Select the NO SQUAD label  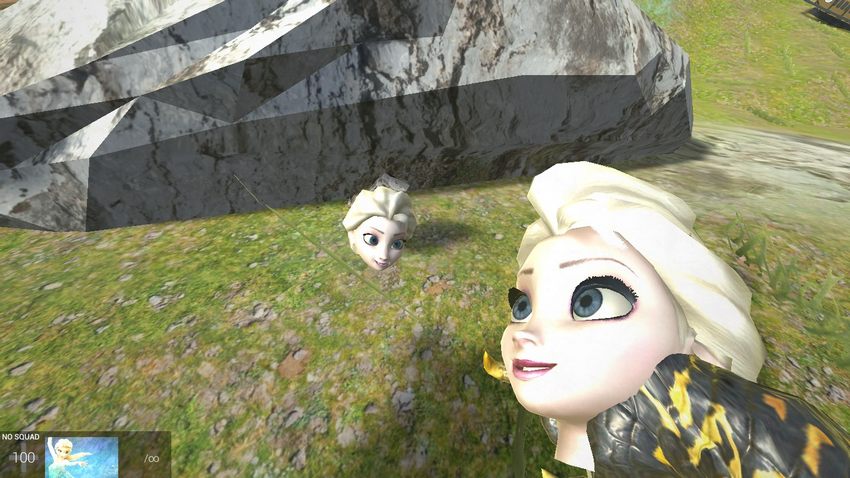[19, 437]
